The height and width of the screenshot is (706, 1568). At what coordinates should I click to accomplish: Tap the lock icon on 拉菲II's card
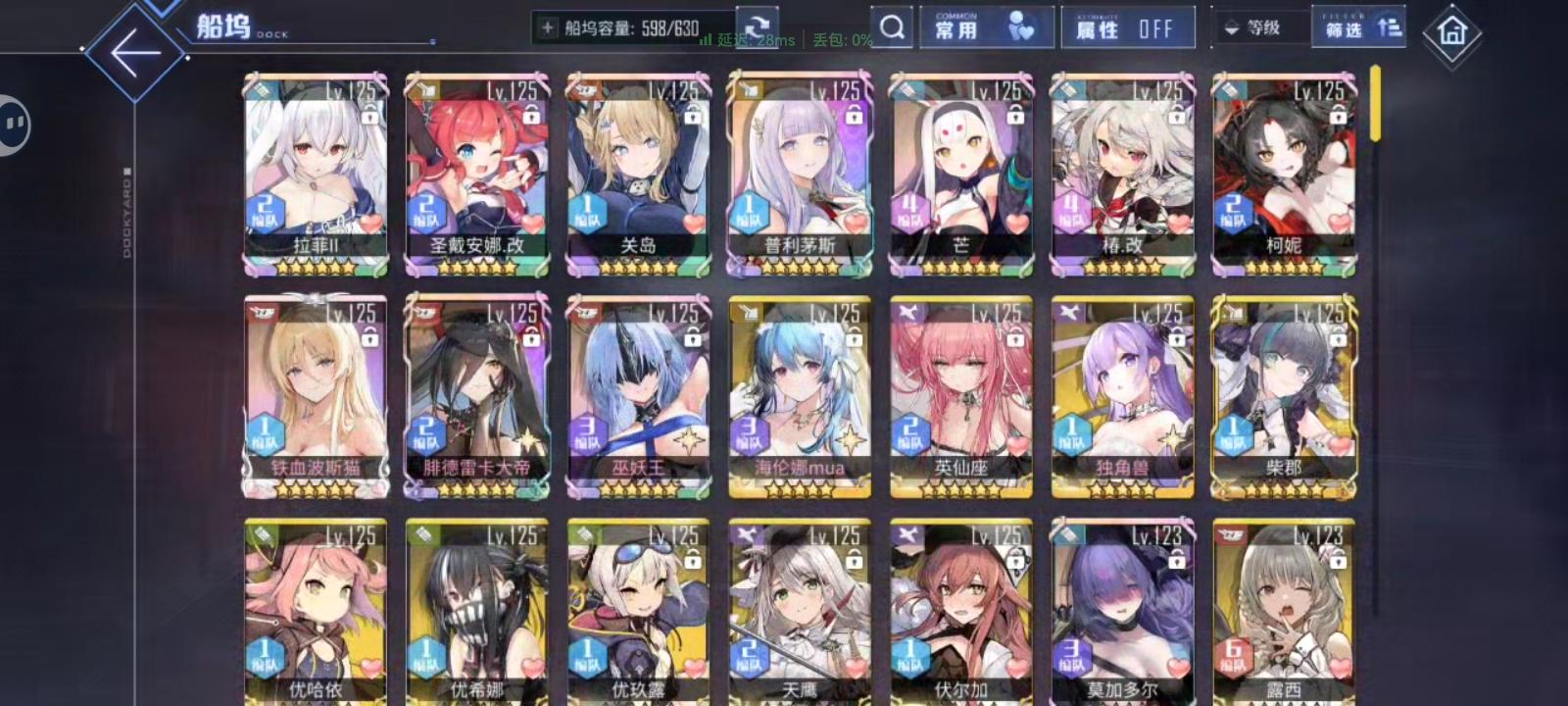[x=370, y=117]
